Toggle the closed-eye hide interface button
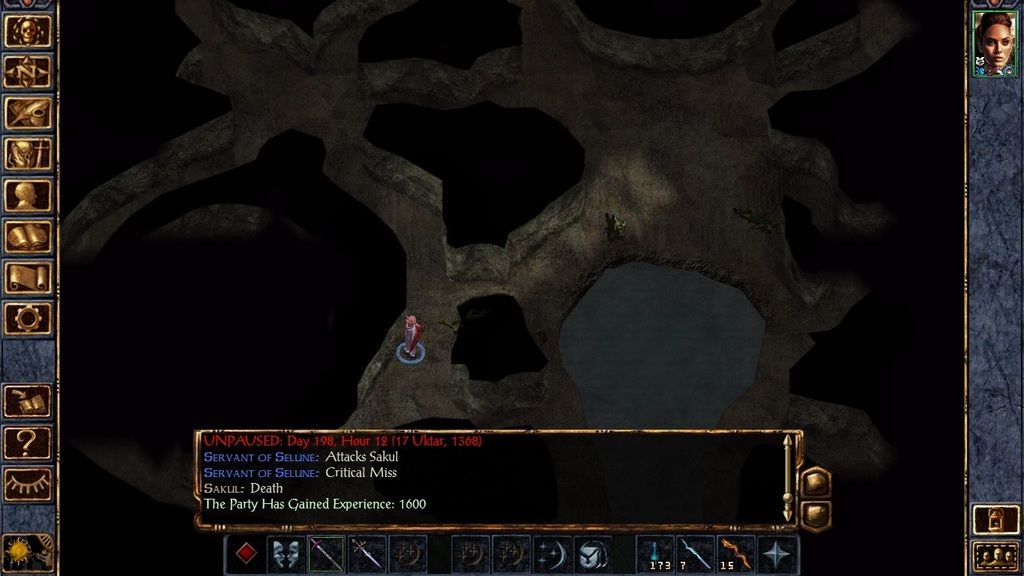 point(28,484)
